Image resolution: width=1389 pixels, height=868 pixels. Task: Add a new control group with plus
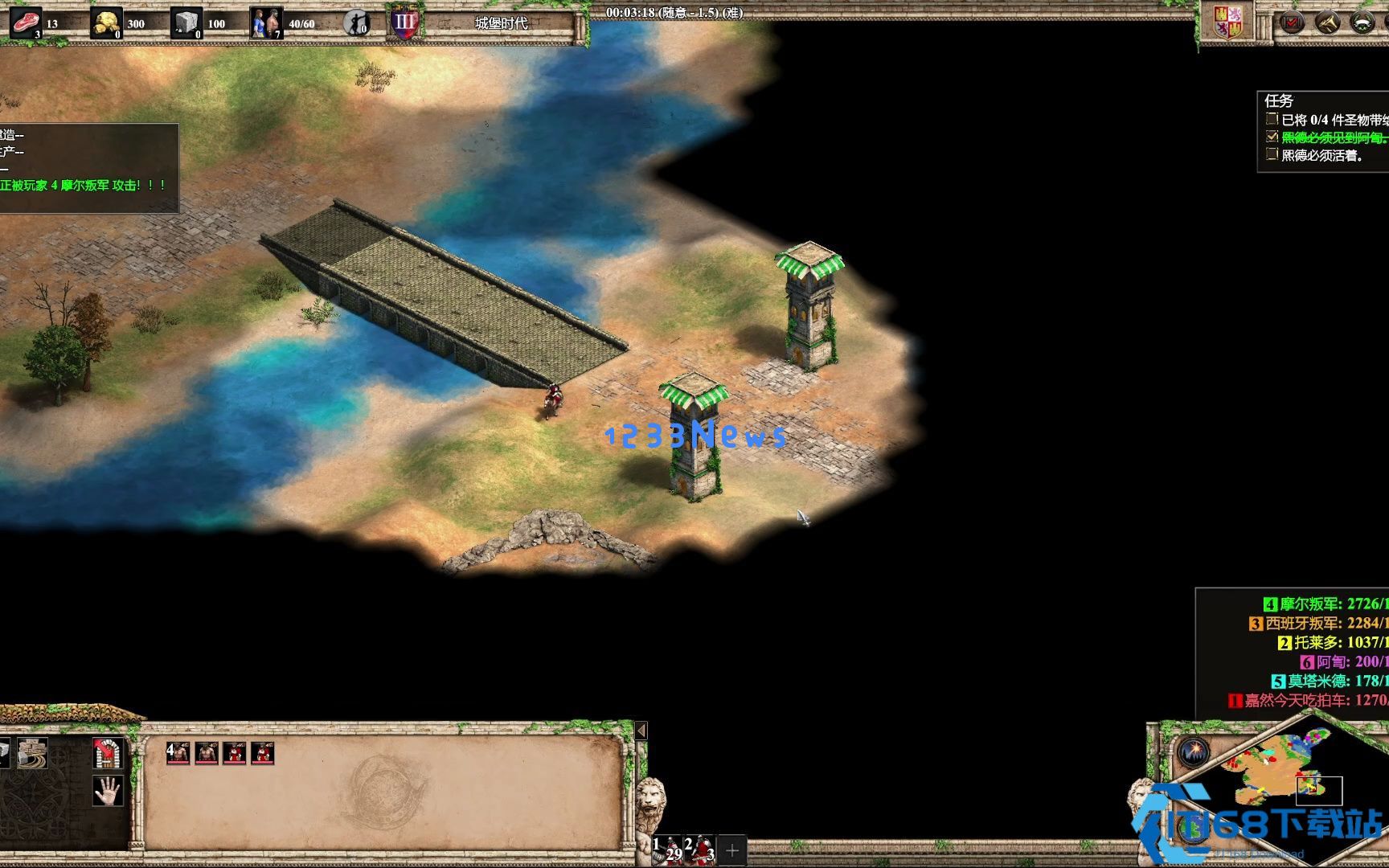click(731, 850)
